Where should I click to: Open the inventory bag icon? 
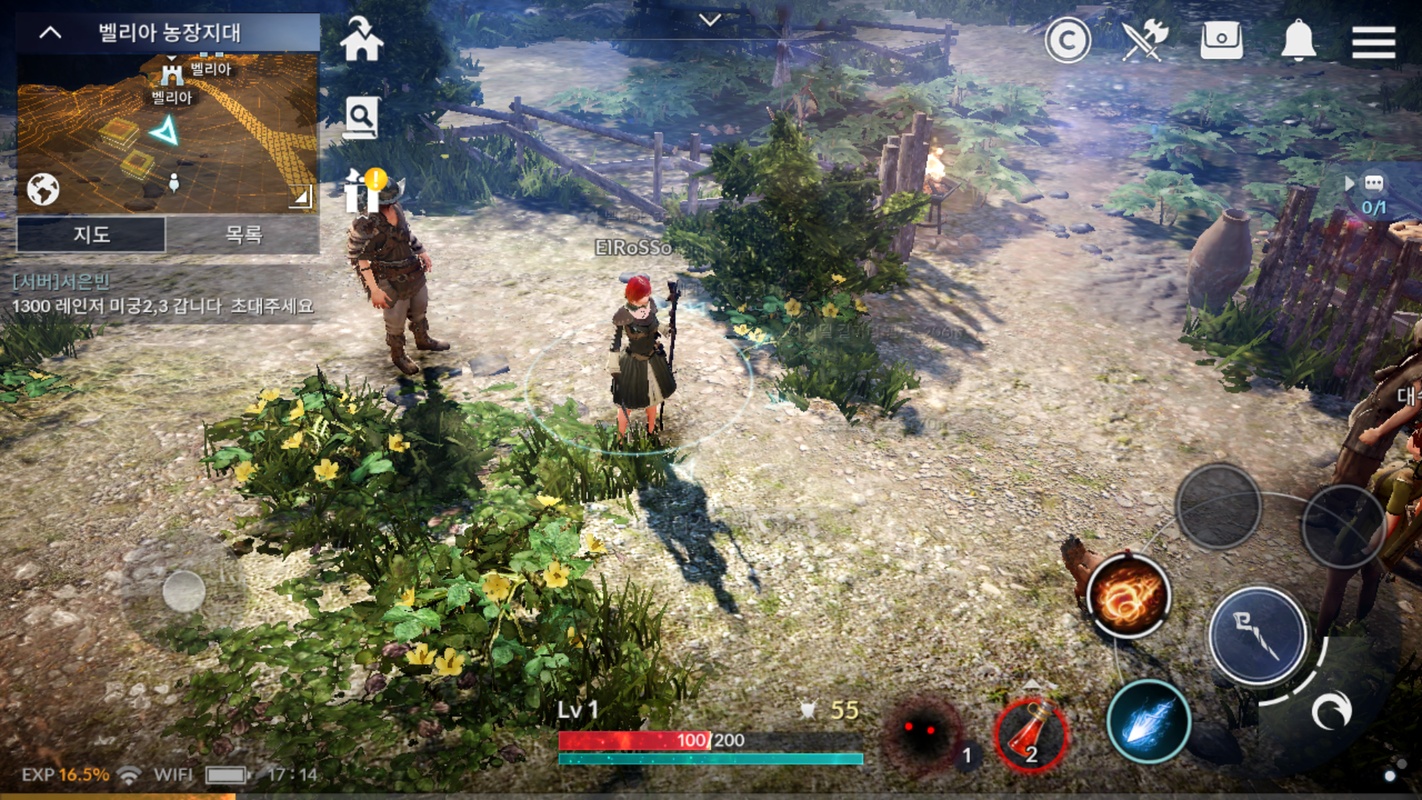click(x=1221, y=42)
